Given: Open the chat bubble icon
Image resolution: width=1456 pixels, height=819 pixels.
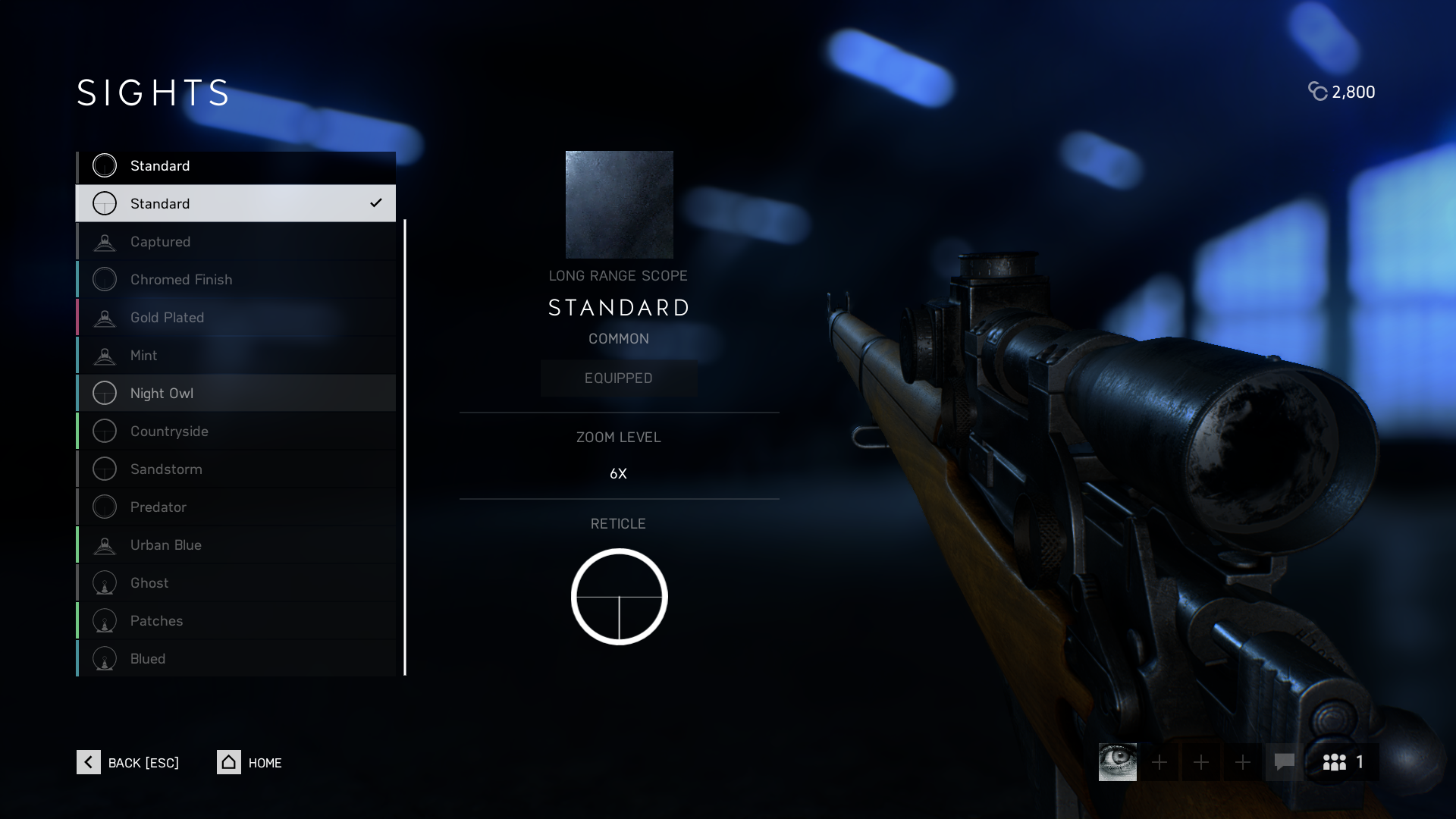Looking at the screenshot, I should click(1284, 762).
